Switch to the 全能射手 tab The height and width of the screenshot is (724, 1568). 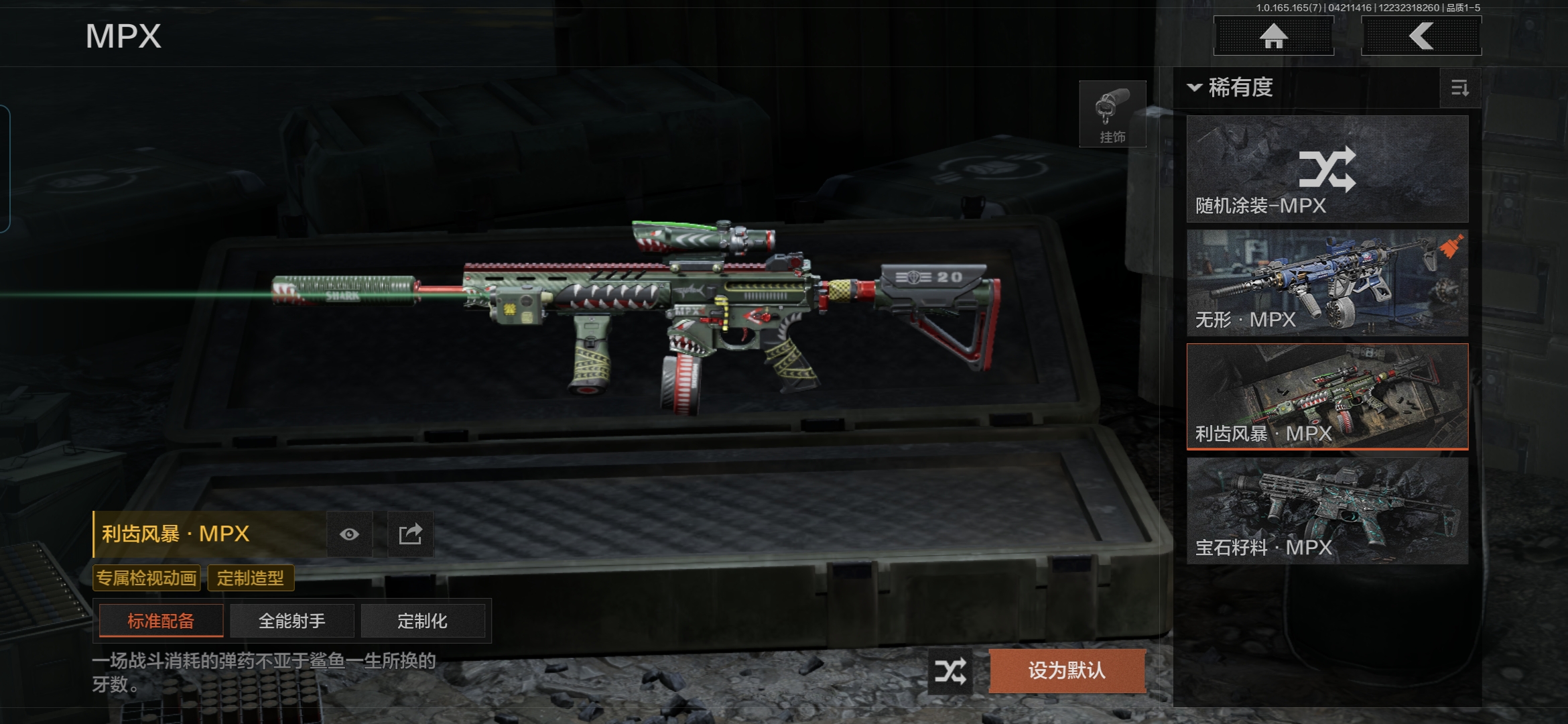tap(291, 621)
